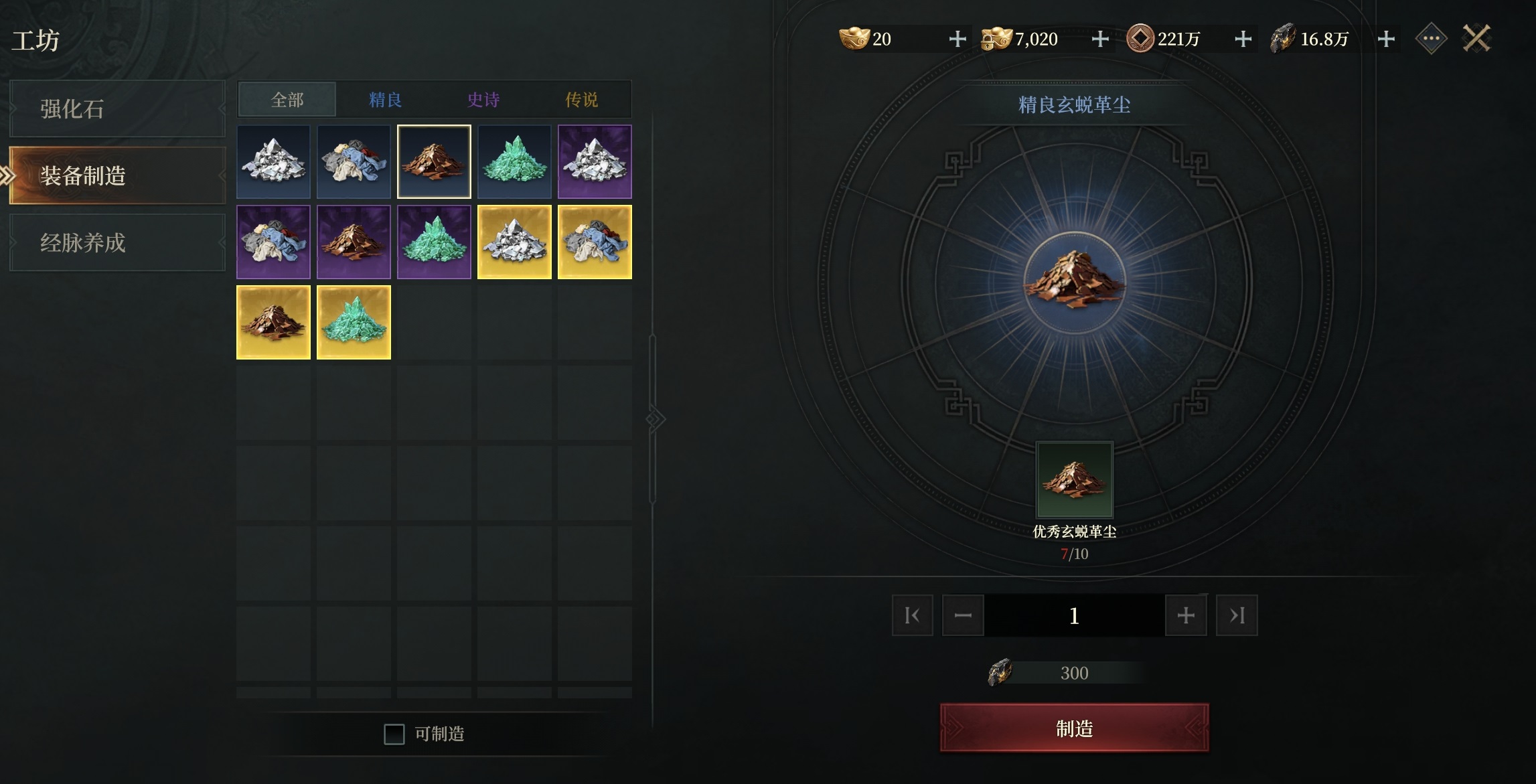Select the 全部 filter tab
The height and width of the screenshot is (784, 1536).
point(287,100)
